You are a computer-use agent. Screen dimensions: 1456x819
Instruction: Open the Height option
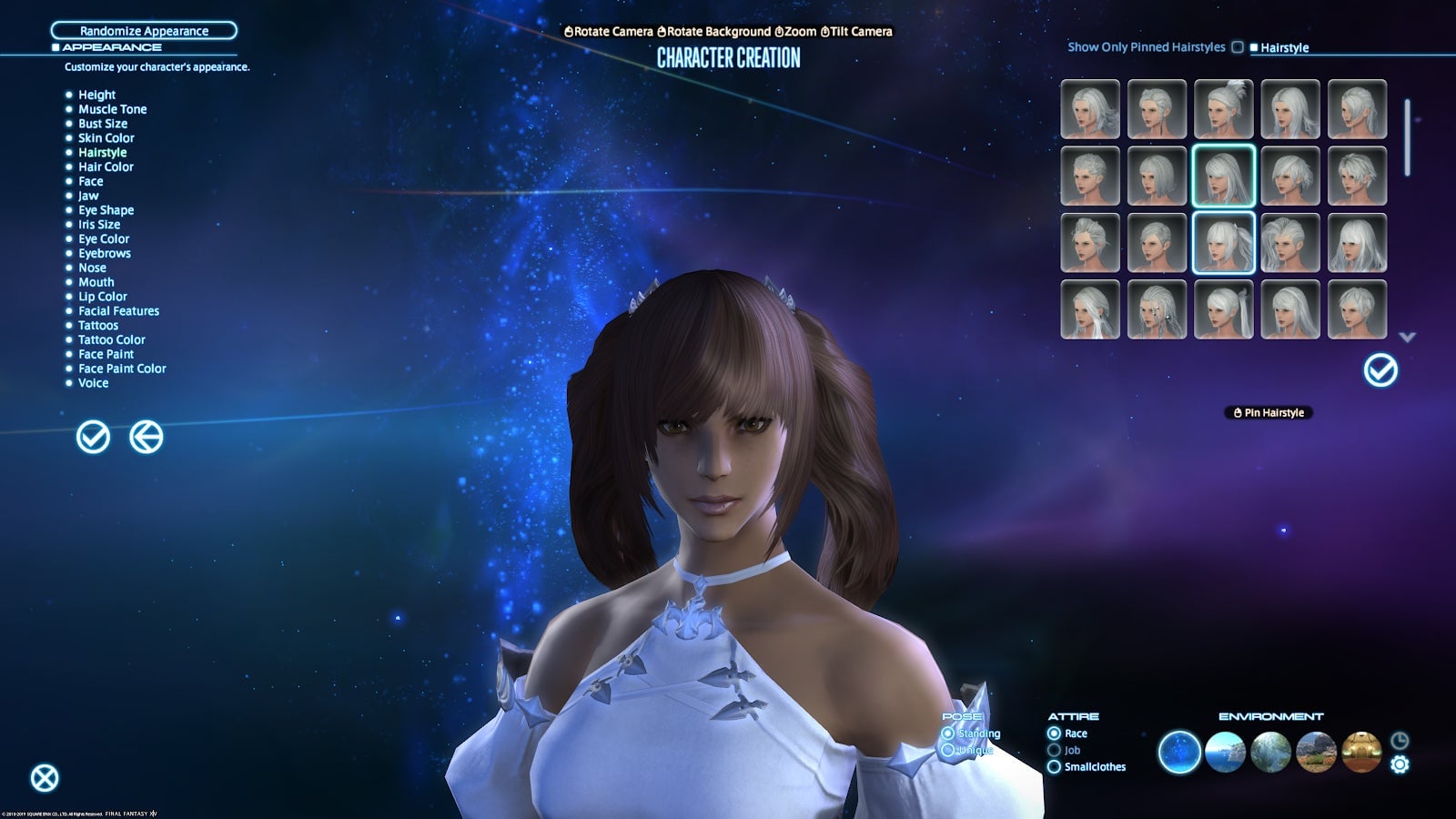[x=96, y=95]
